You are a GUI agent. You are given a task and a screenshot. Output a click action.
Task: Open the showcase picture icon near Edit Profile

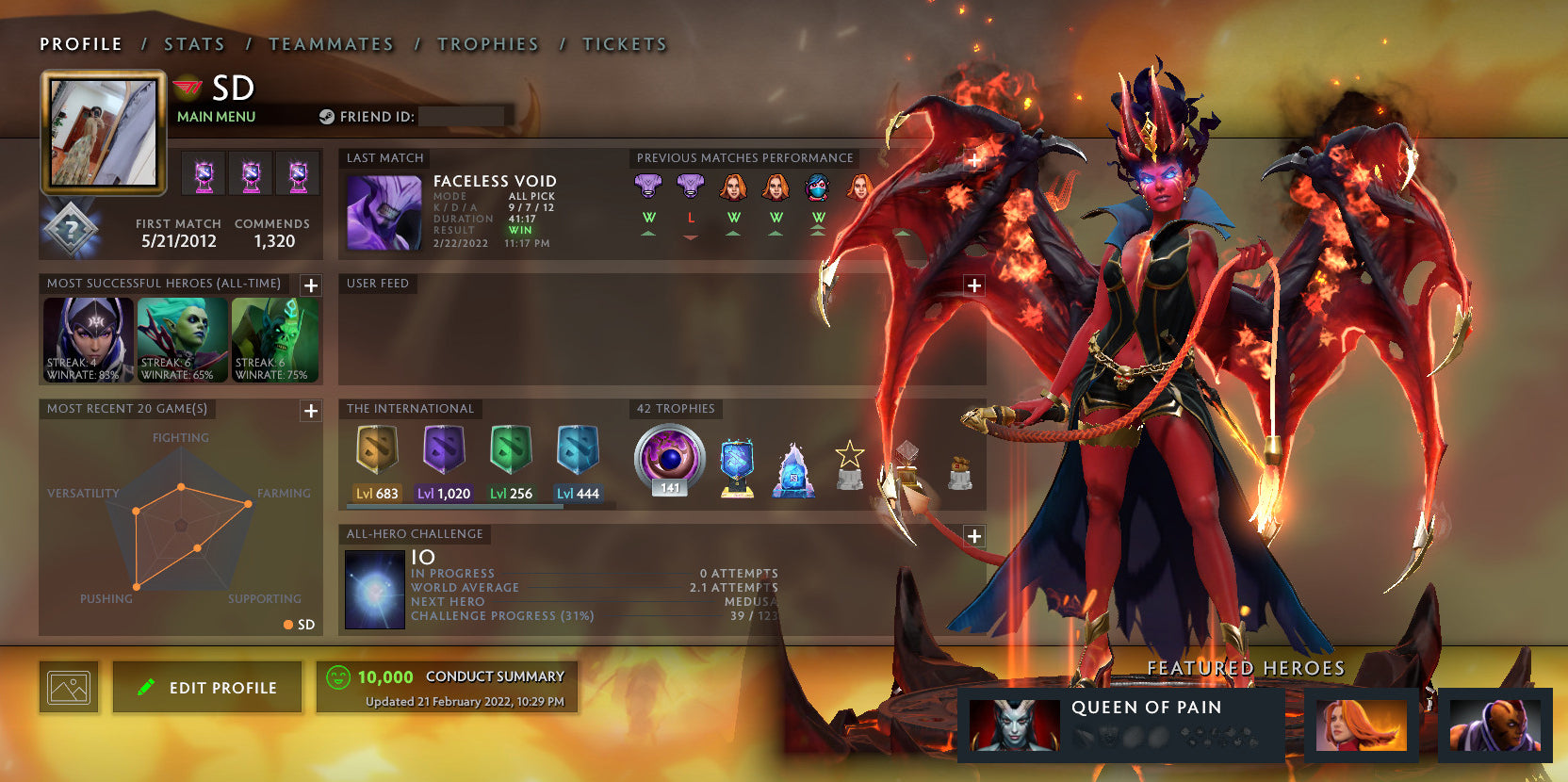pyautogui.click(x=68, y=686)
